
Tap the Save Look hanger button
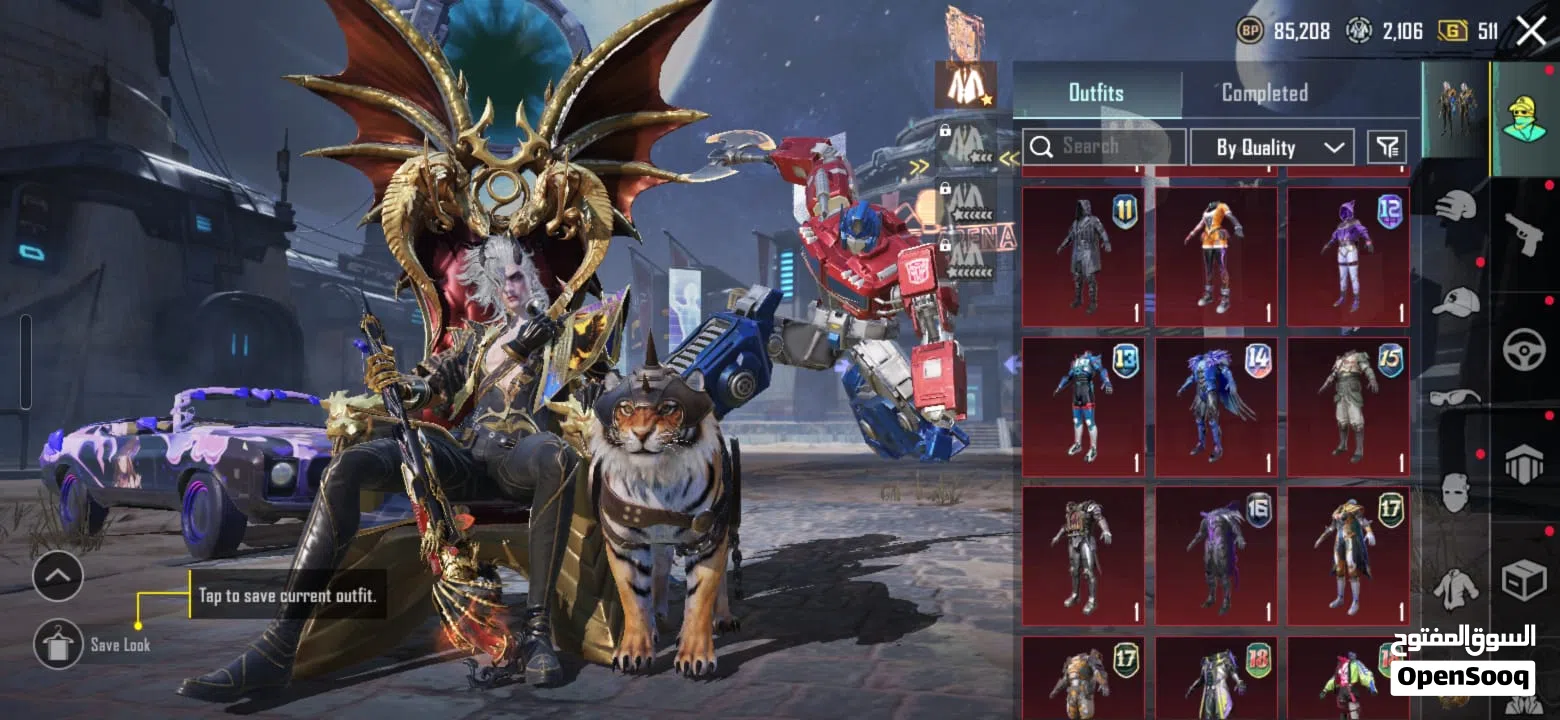click(x=58, y=644)
